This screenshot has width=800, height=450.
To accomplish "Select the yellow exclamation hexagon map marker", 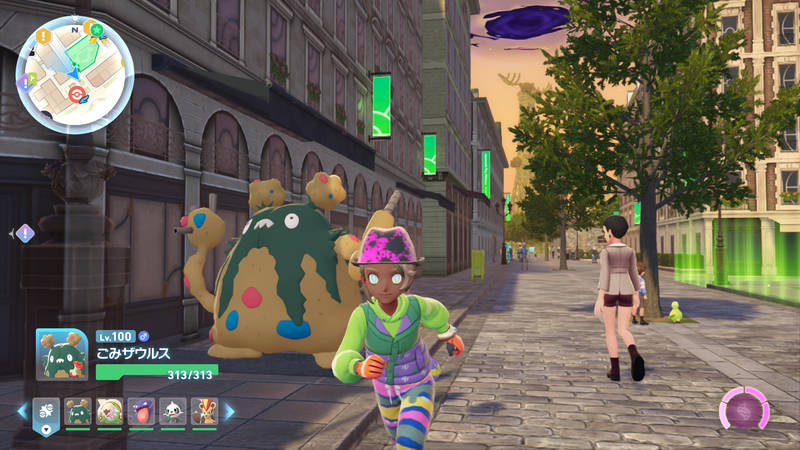I will coord(44,36).
